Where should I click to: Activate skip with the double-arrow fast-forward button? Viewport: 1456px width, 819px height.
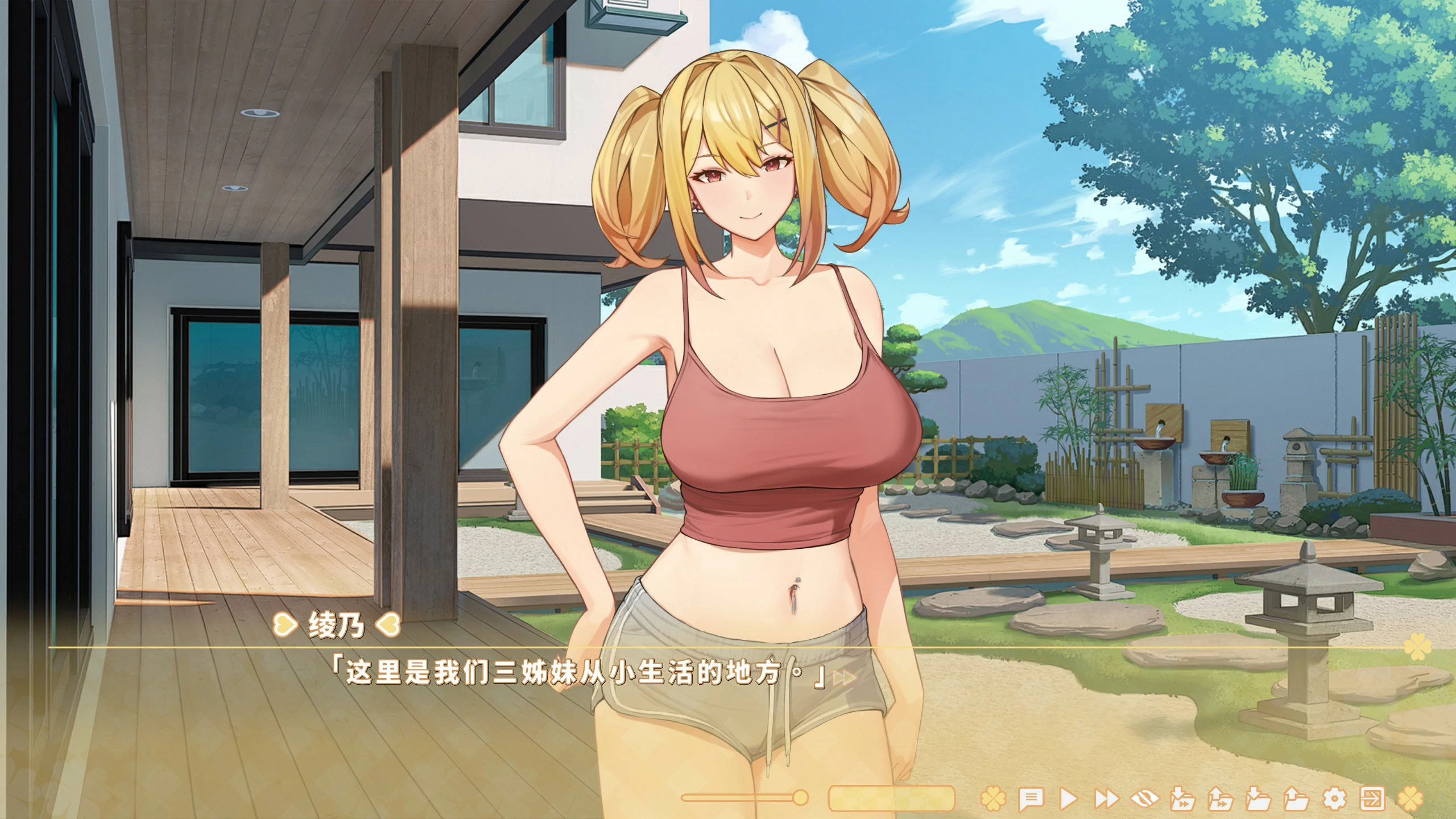point(1106,799)
